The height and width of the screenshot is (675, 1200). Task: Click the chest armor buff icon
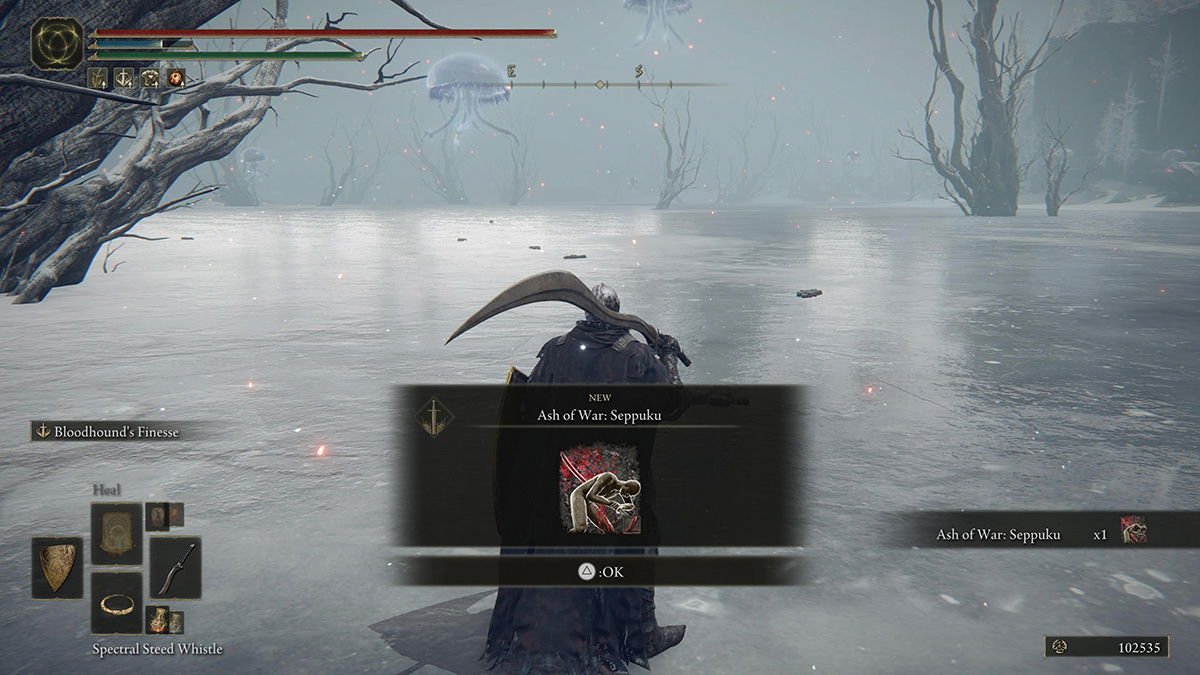pos(150,77)
